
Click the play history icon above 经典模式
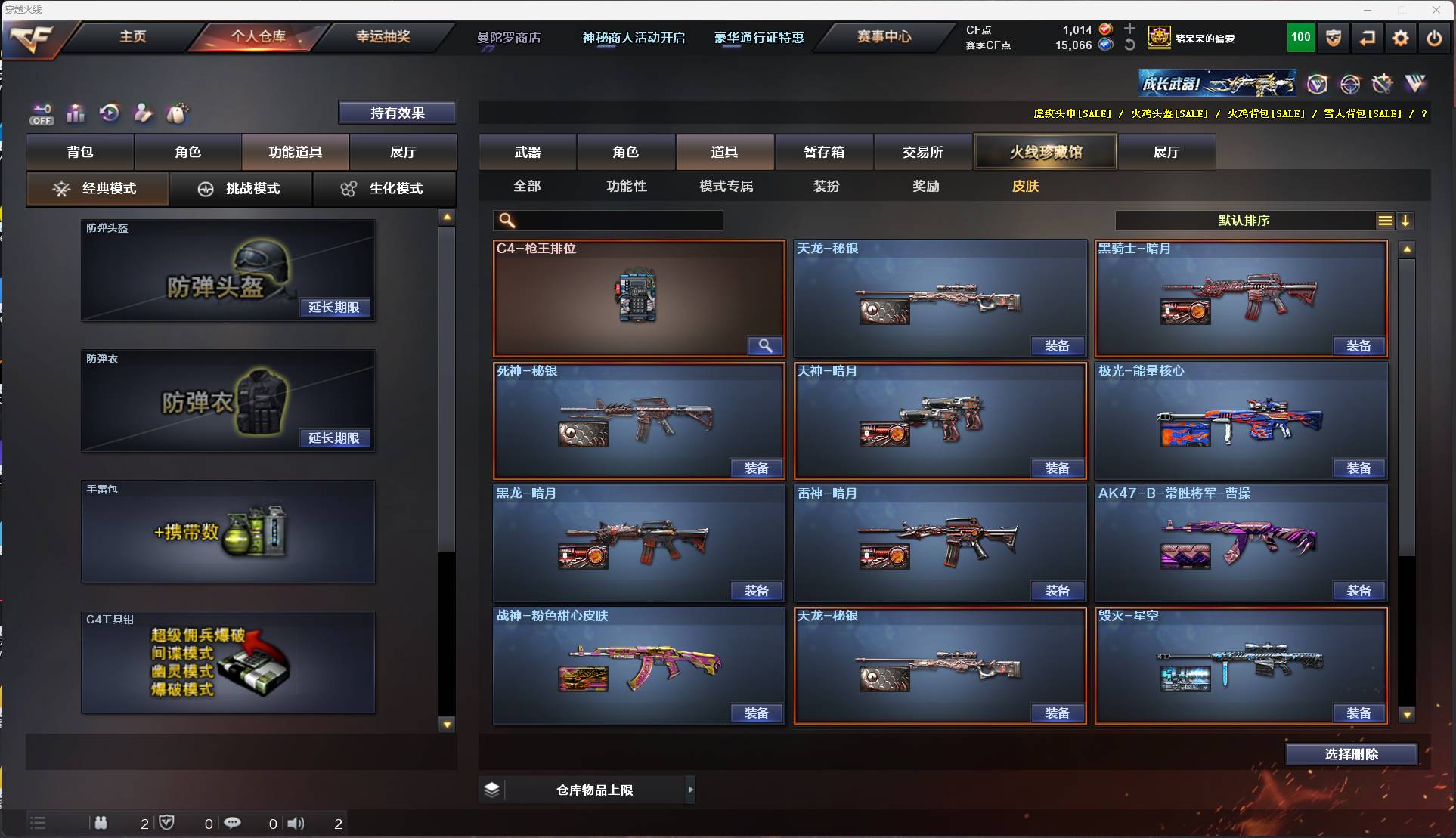click(110, 113)
